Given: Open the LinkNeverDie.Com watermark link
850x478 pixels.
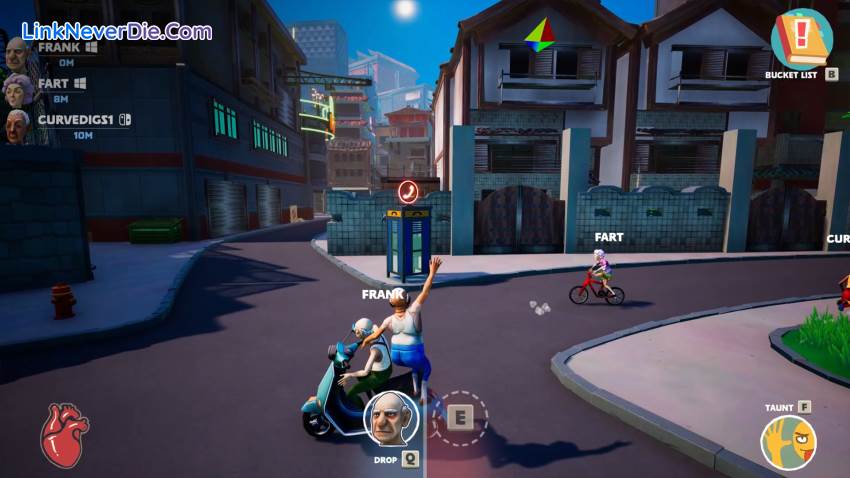Looking at the screenshot, I should [116, 31].
